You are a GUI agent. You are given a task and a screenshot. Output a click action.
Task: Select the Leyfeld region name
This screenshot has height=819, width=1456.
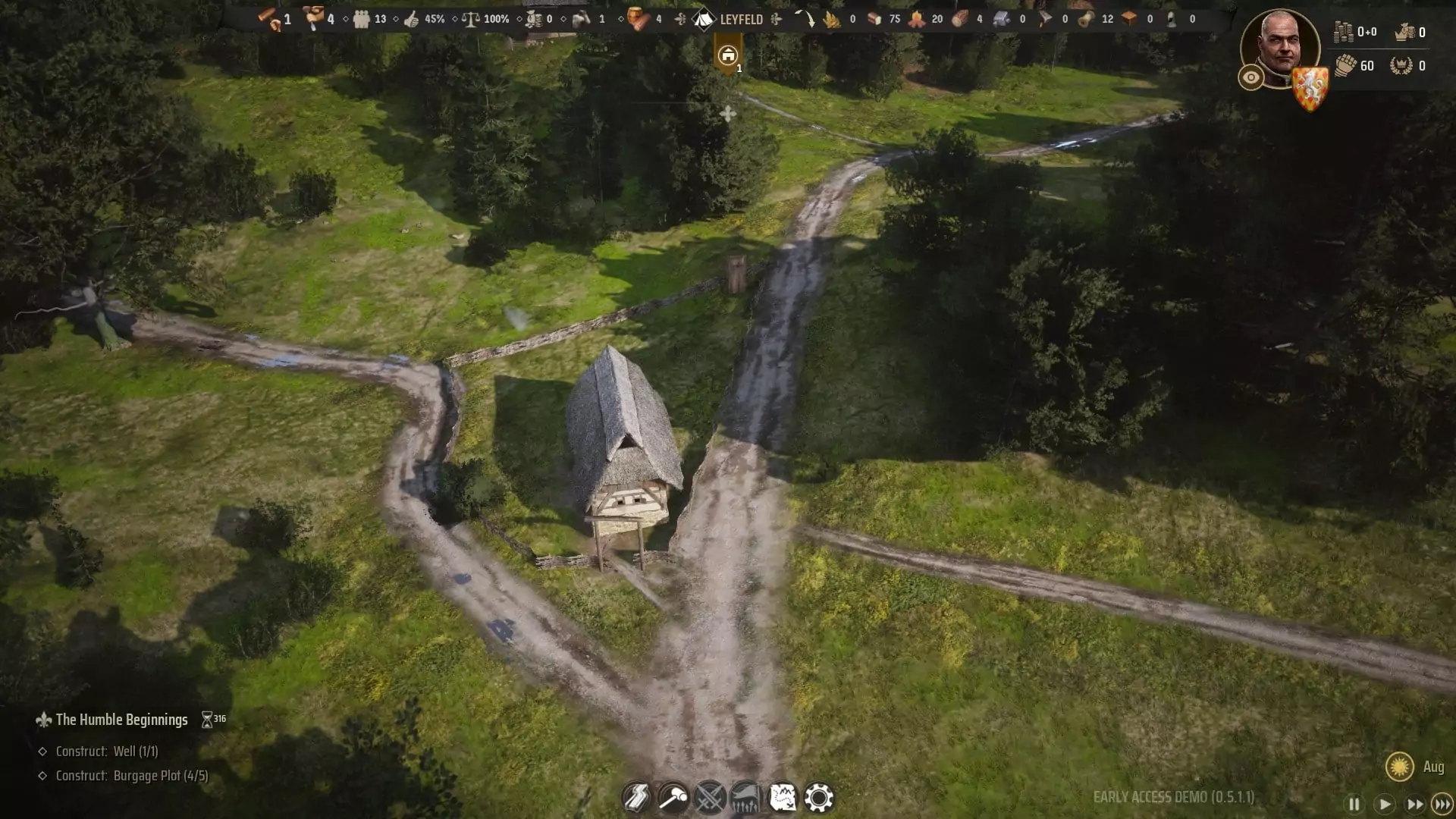tap(740, 20)
